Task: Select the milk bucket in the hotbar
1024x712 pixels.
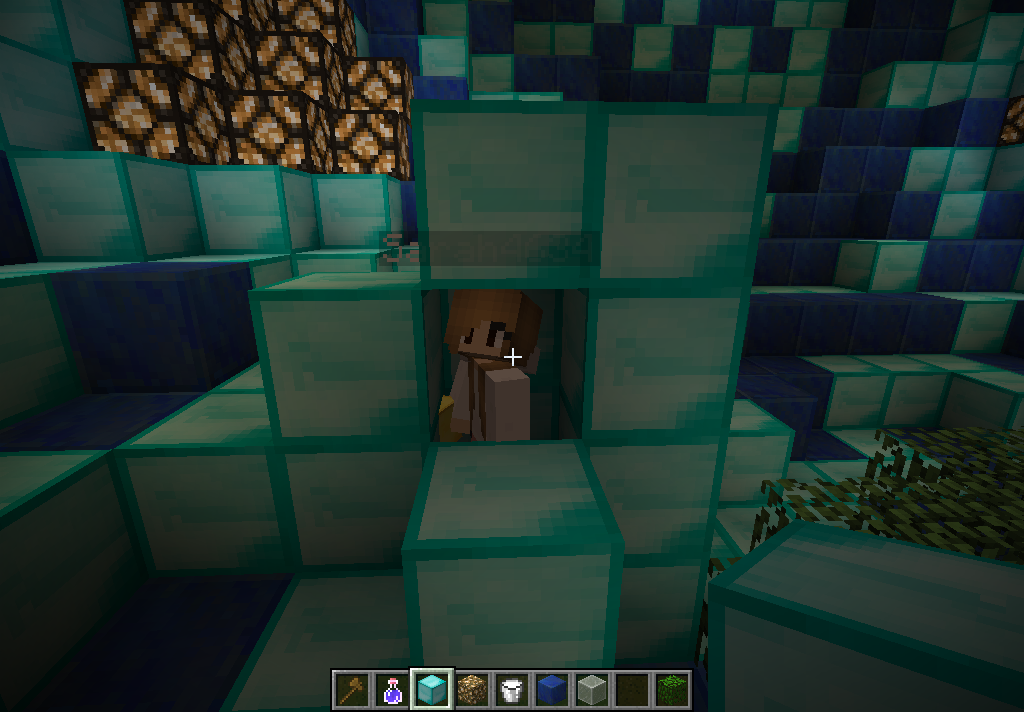Action: click(x=512, y=690)
